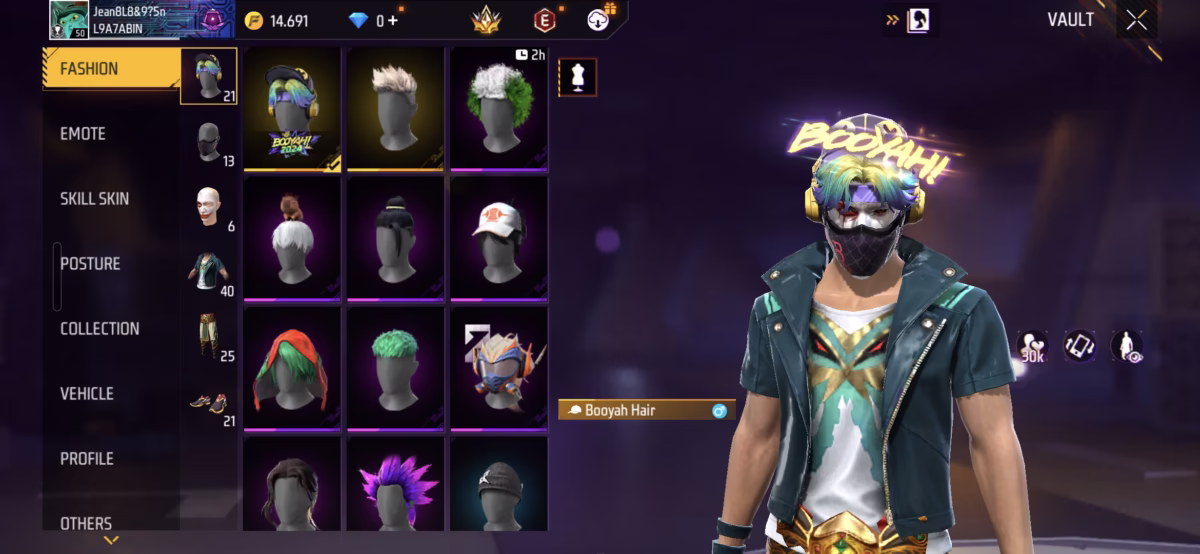This screenshot has height=554, width=1200.
Task: Open the Vehicle category
Action: pos(87,394)
